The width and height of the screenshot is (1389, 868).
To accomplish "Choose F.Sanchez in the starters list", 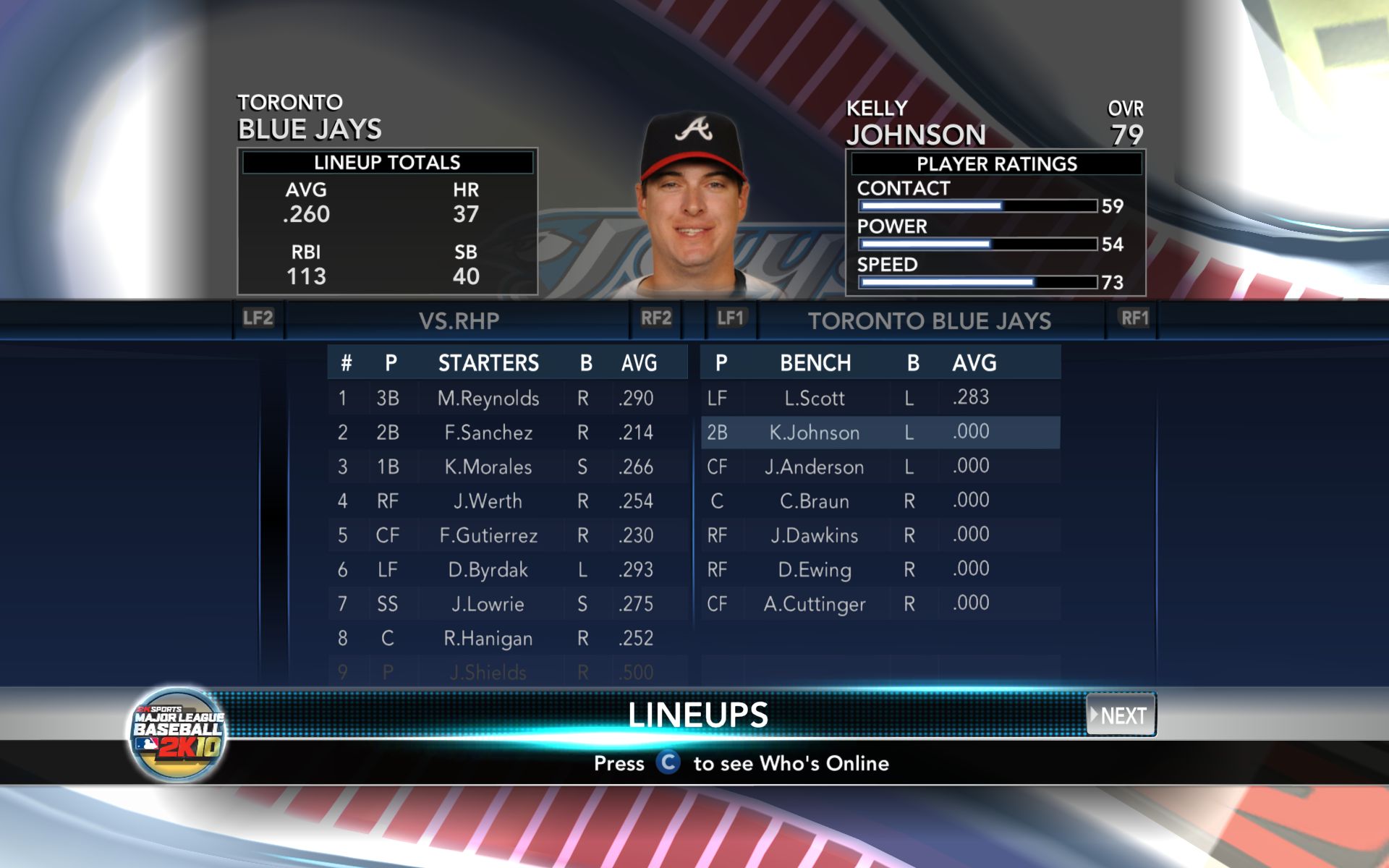I will [x=488, y=433].
